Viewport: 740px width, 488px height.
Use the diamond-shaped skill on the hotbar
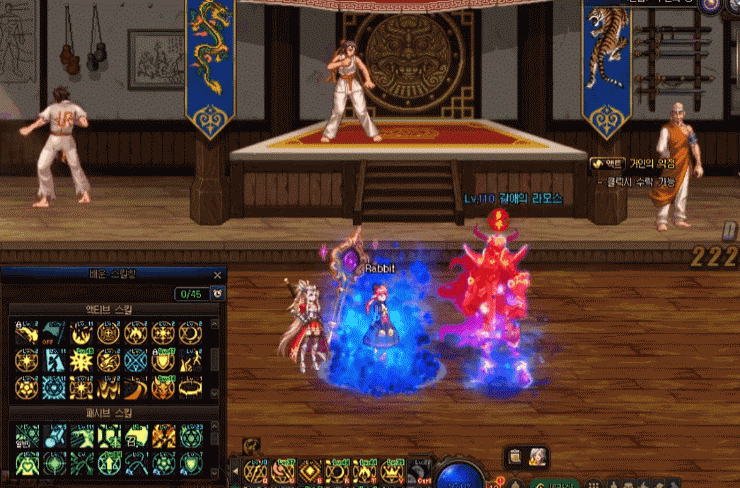(311, 472)
